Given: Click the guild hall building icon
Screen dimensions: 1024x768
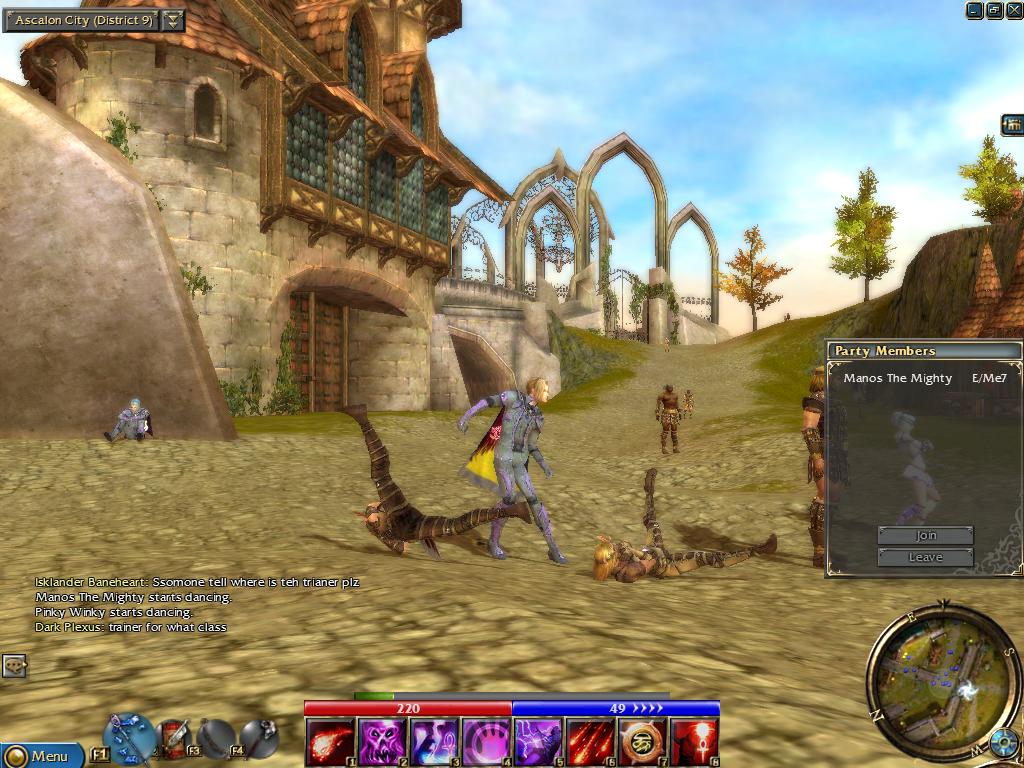Looking at the screenshot, I should pyautogui.click(x=1012, y=124).
